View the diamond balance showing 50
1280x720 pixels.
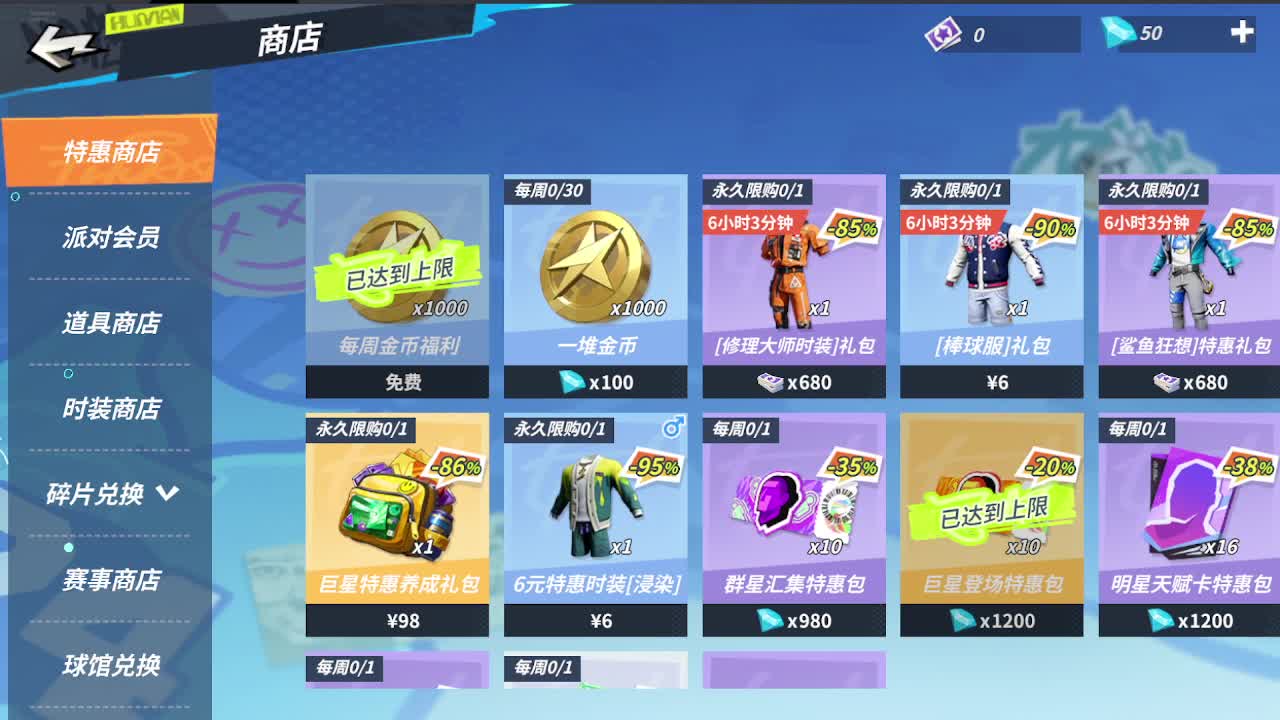click(x=1149, y=33)
